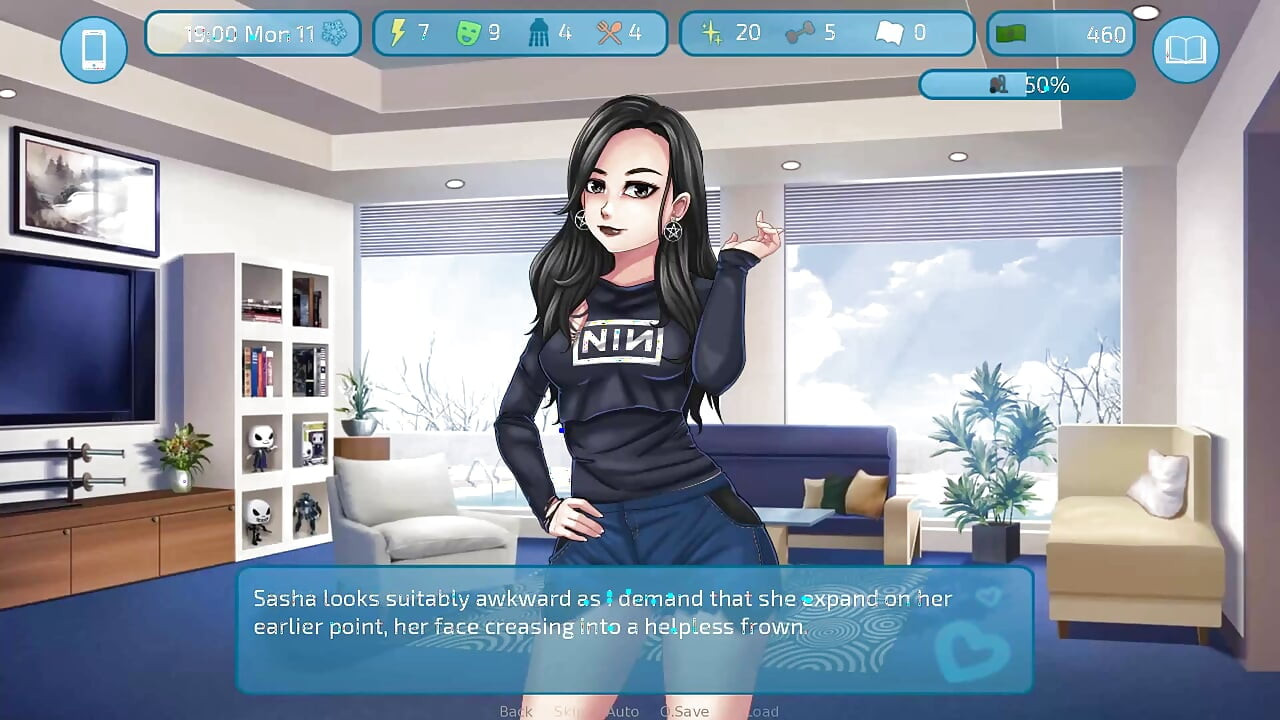This screenshot has width=1280, height=720.
Task: Click the lightning energy stat icon
Action: pyautogui.click(x=398, y=31)
